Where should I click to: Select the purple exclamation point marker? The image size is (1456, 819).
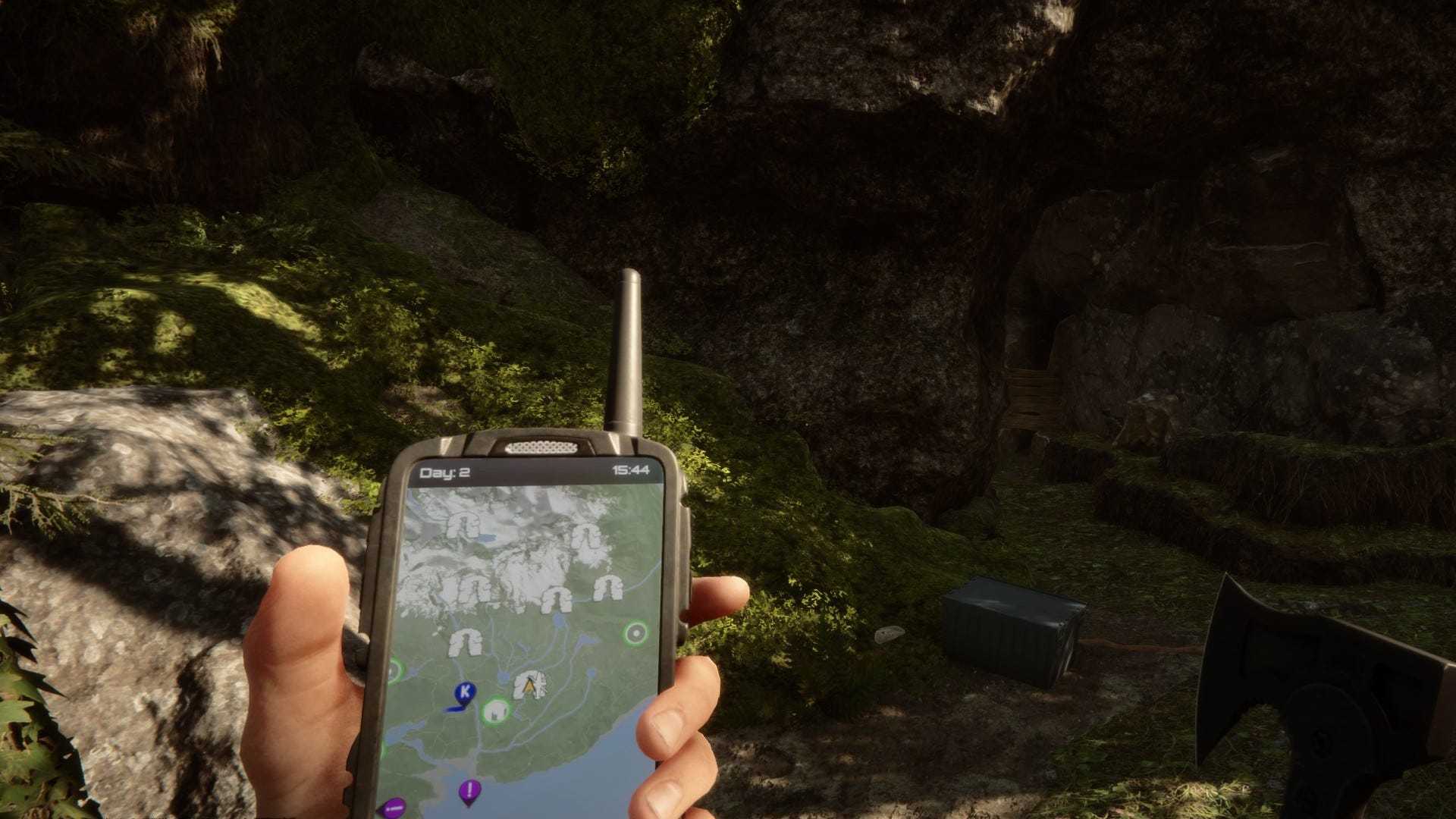tap(469, 789)
